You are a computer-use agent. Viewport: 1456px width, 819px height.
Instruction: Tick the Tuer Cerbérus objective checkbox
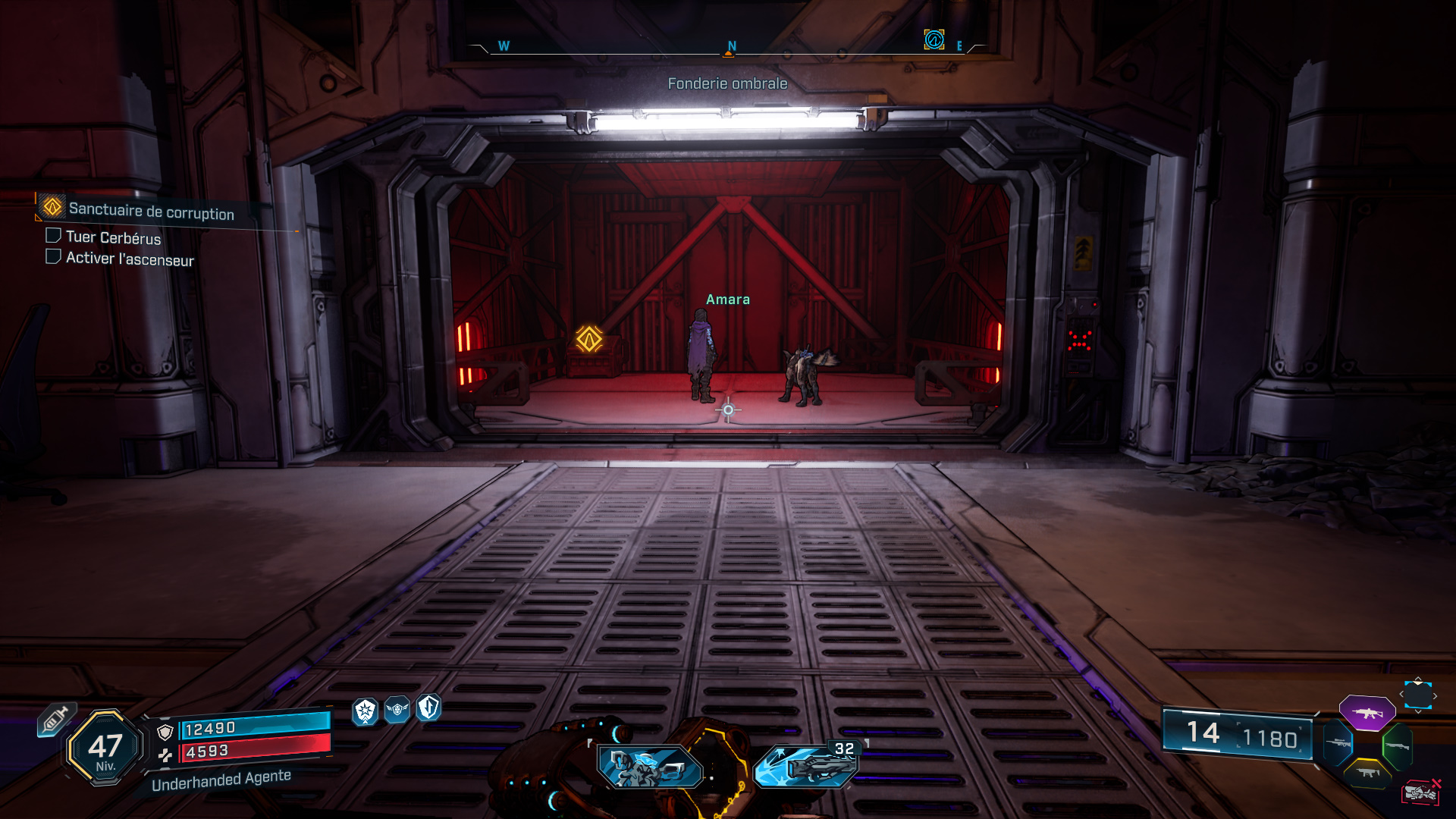pos(53,236)
